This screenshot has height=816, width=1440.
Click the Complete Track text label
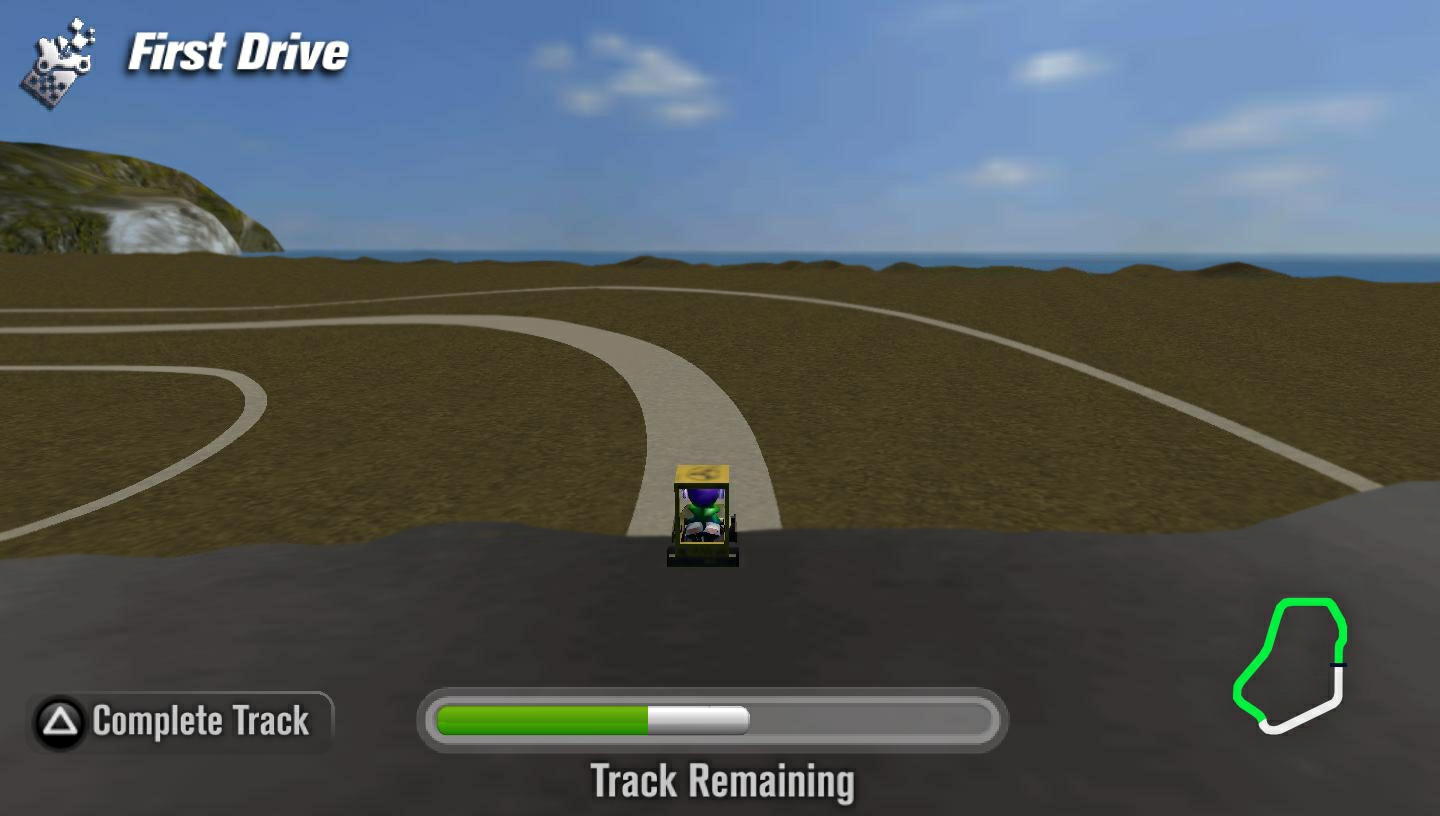200,721
